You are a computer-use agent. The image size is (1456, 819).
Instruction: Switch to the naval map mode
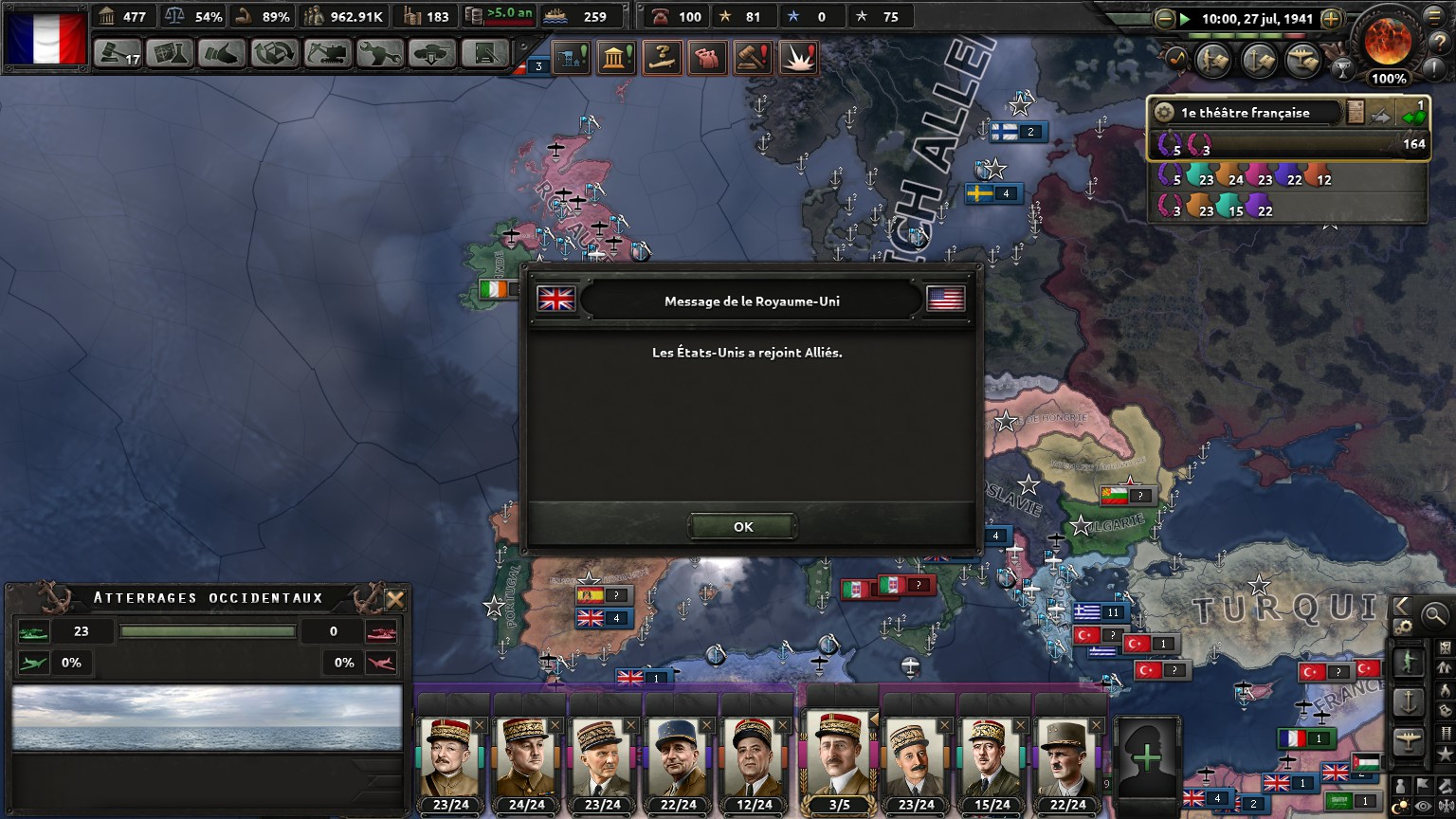click(x=1408, y=702)
